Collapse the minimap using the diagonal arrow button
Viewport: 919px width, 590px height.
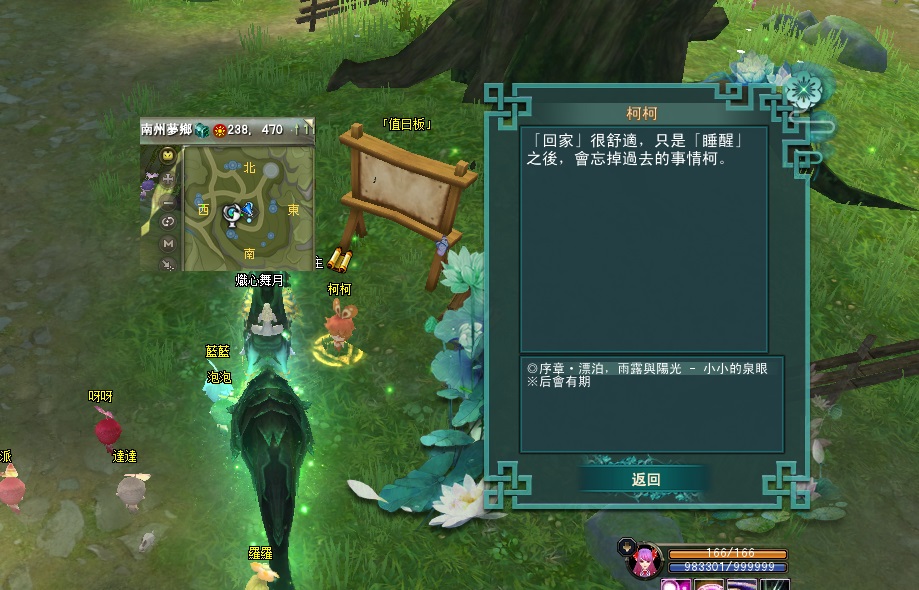167,264
